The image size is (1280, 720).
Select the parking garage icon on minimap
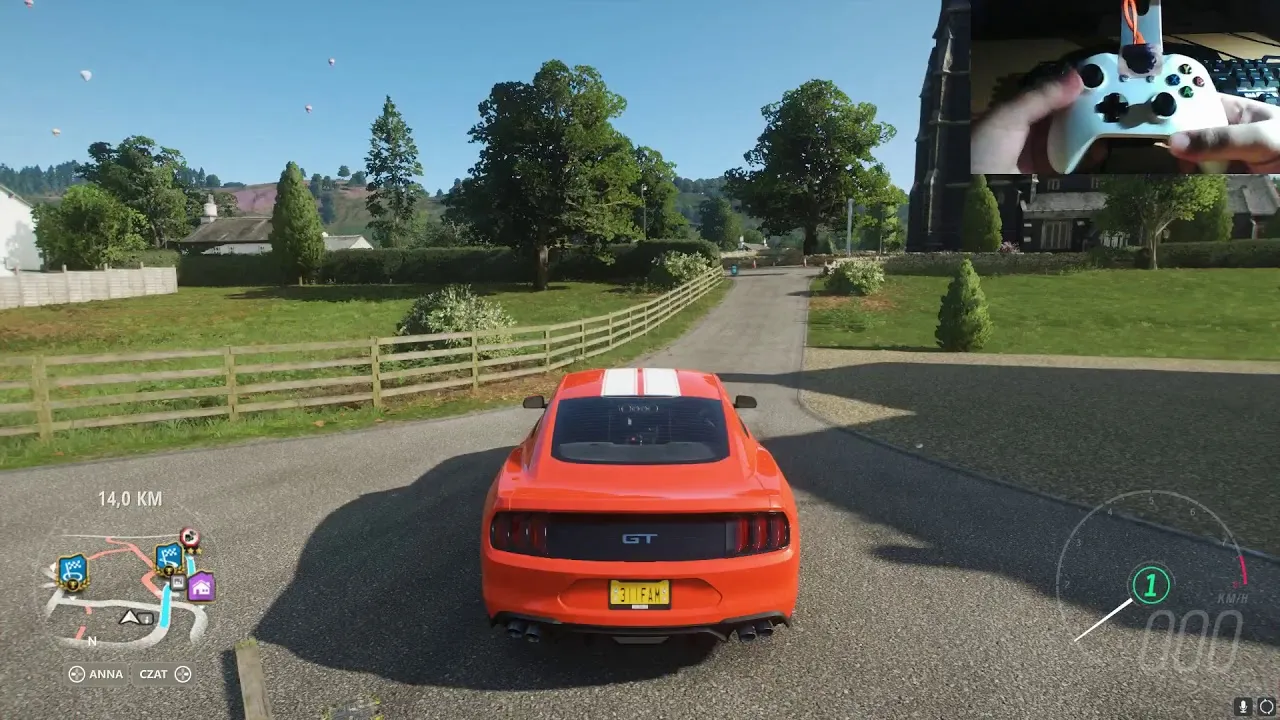tap(177, 581)
